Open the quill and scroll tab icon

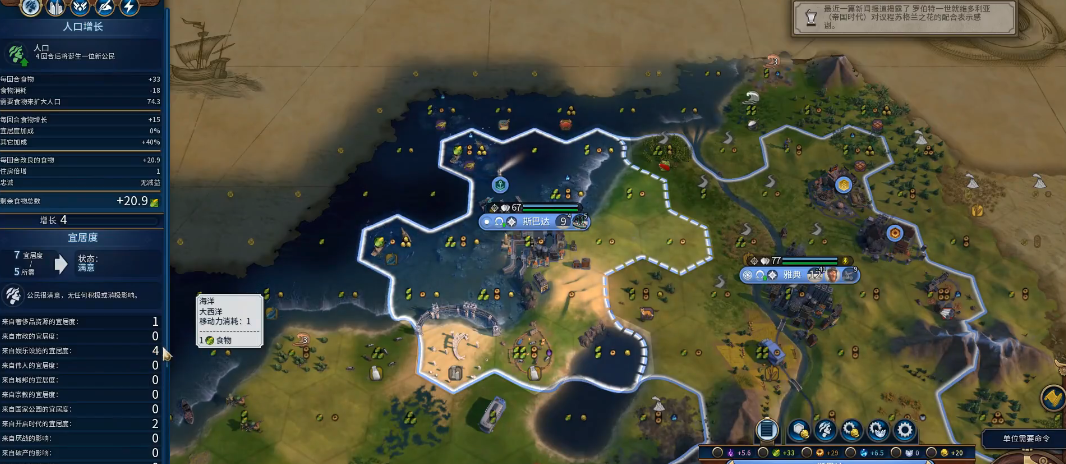pyautogui.click(x=103, y=8)
